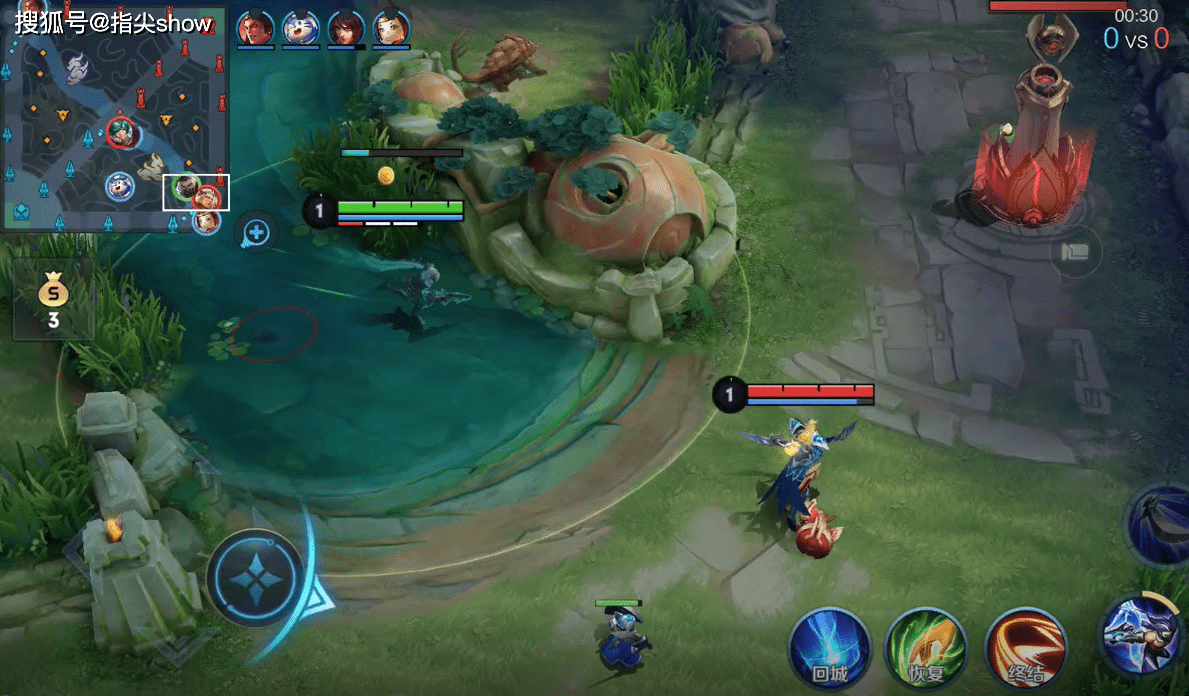Tap the minimap in the corner
The height and width of the screenshot is (696, 1189).
tap(115, 117)
